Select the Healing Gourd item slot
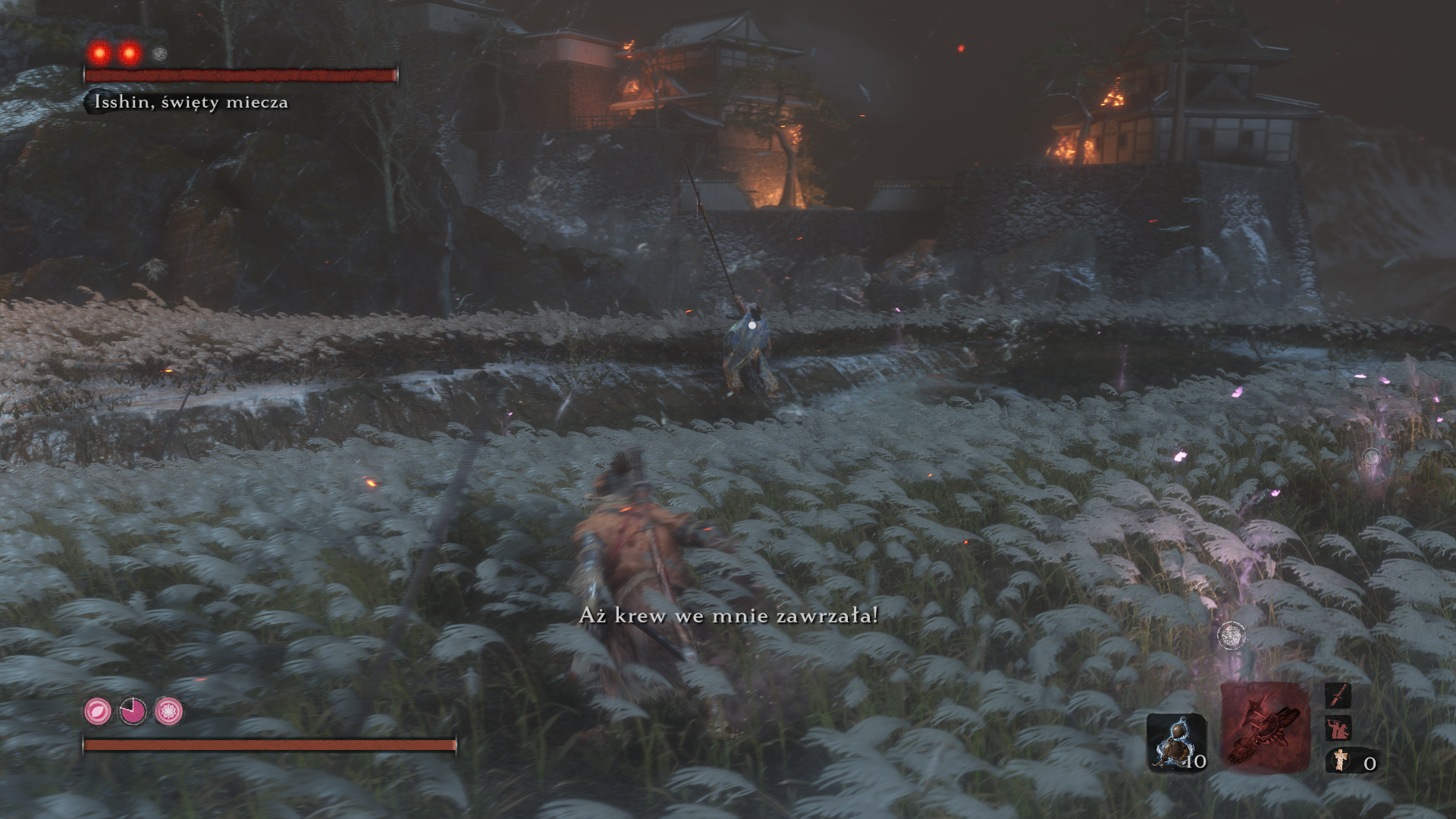 click(x=1176, y=742)
